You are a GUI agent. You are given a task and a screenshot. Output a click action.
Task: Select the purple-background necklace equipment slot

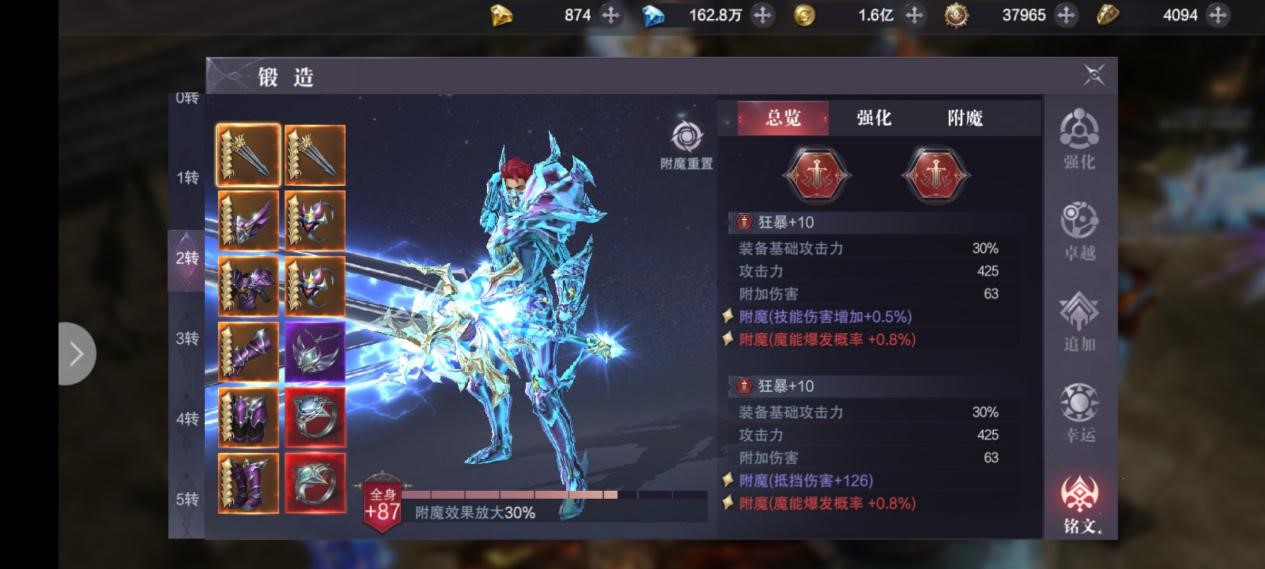click(315, 351)
